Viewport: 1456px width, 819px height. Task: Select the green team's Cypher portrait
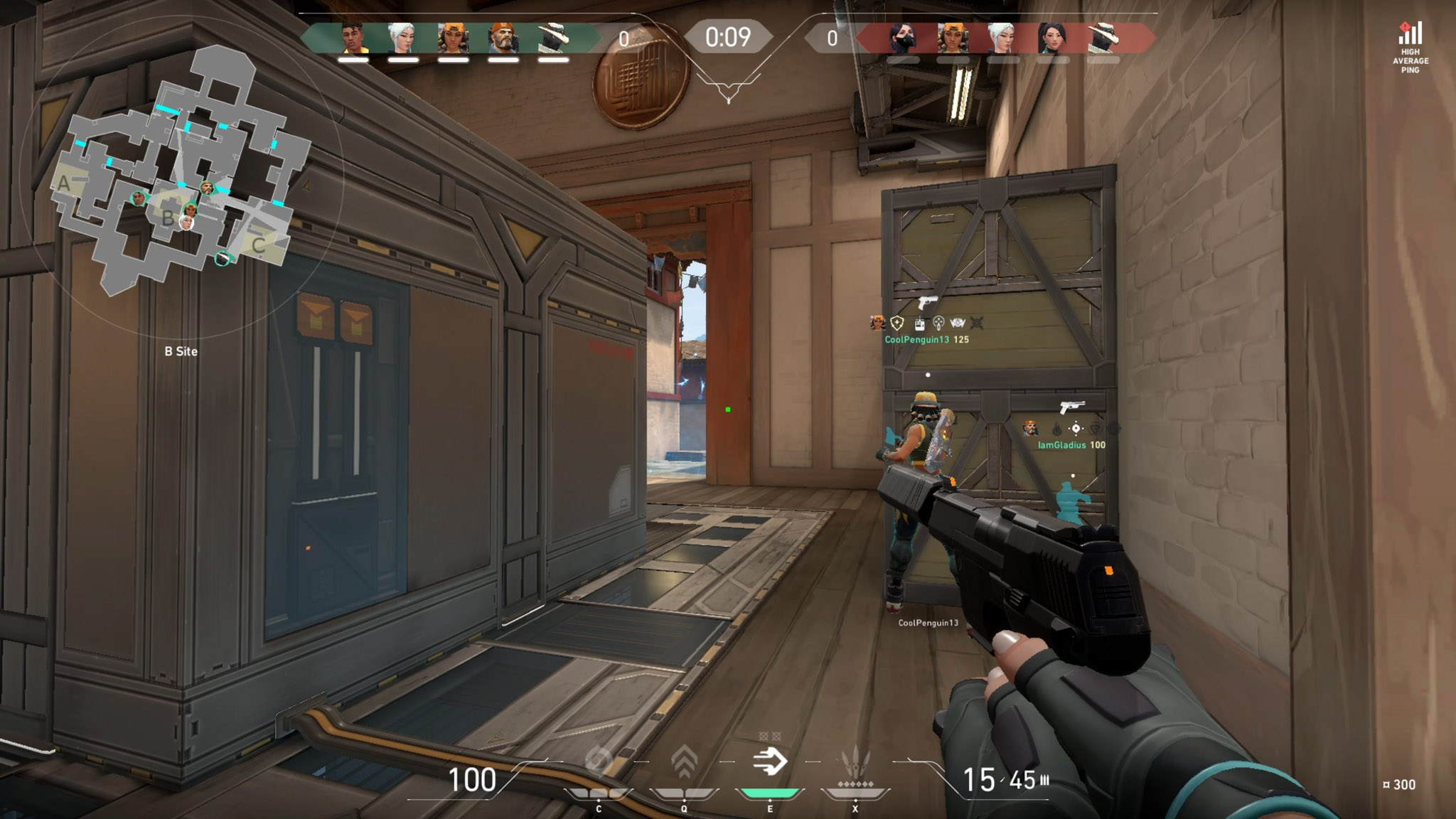(552, 38)
